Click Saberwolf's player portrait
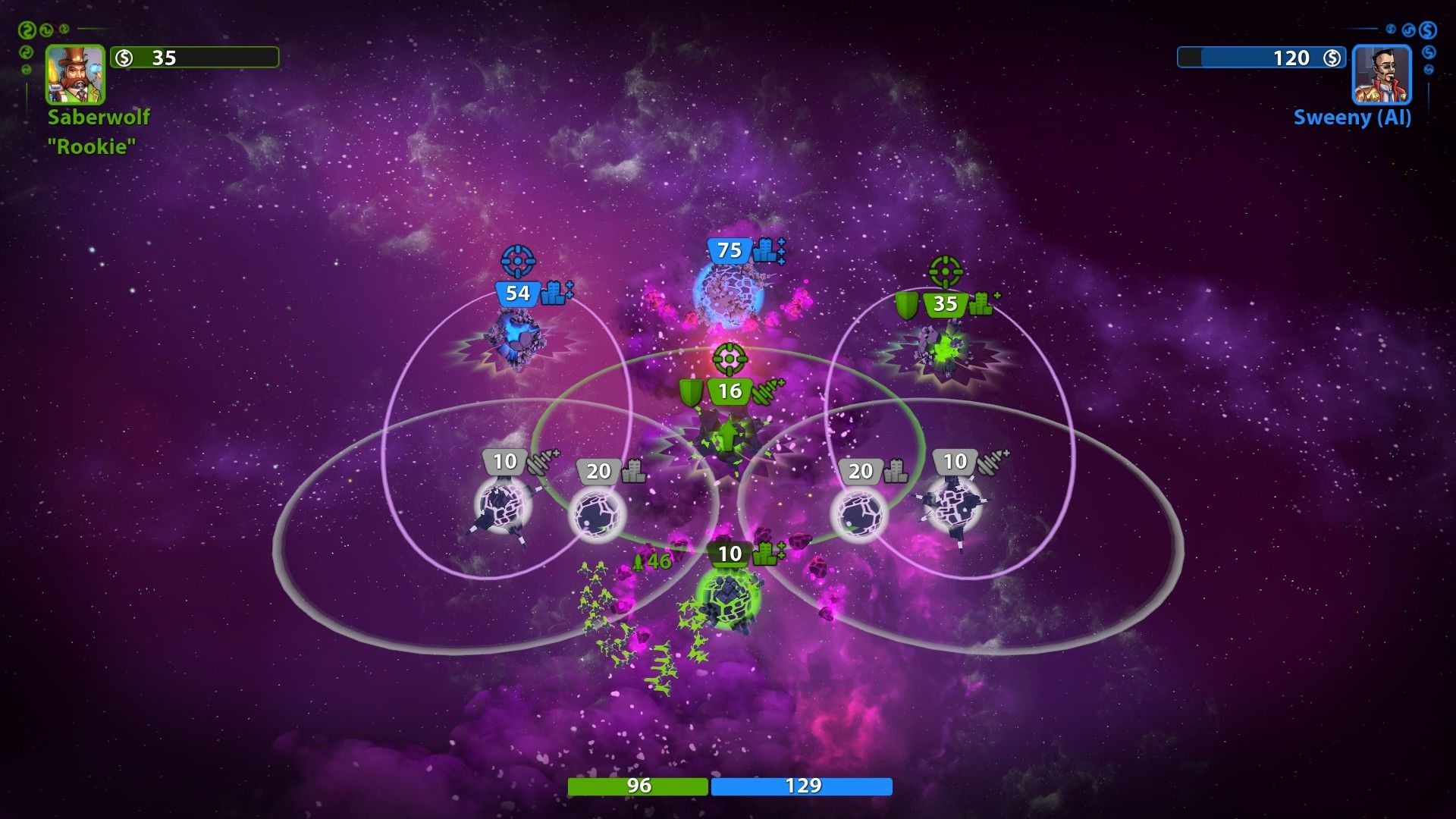The width and height of the screenshot is (1456, 819). click(x=75, y=74)
